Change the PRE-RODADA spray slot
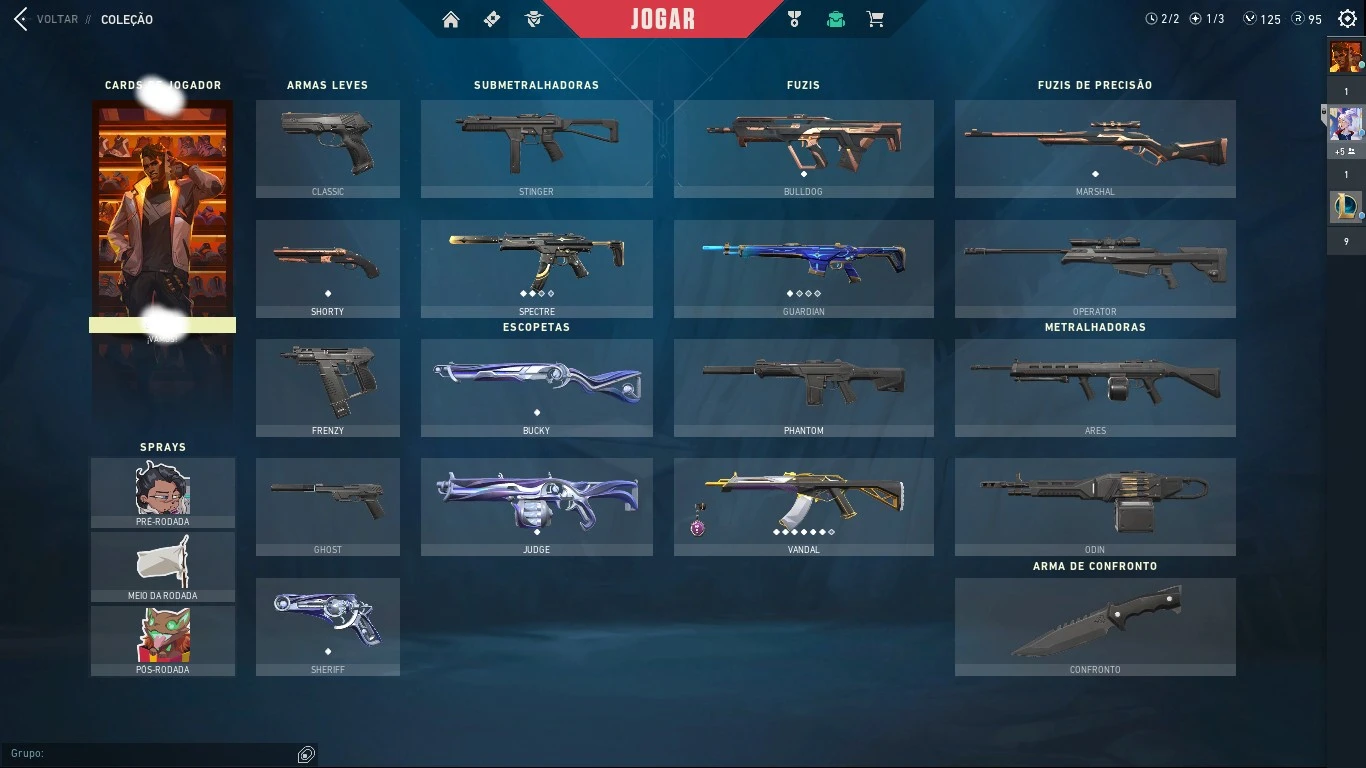The width and height of the screenshot is (1366, 768). 162,490
